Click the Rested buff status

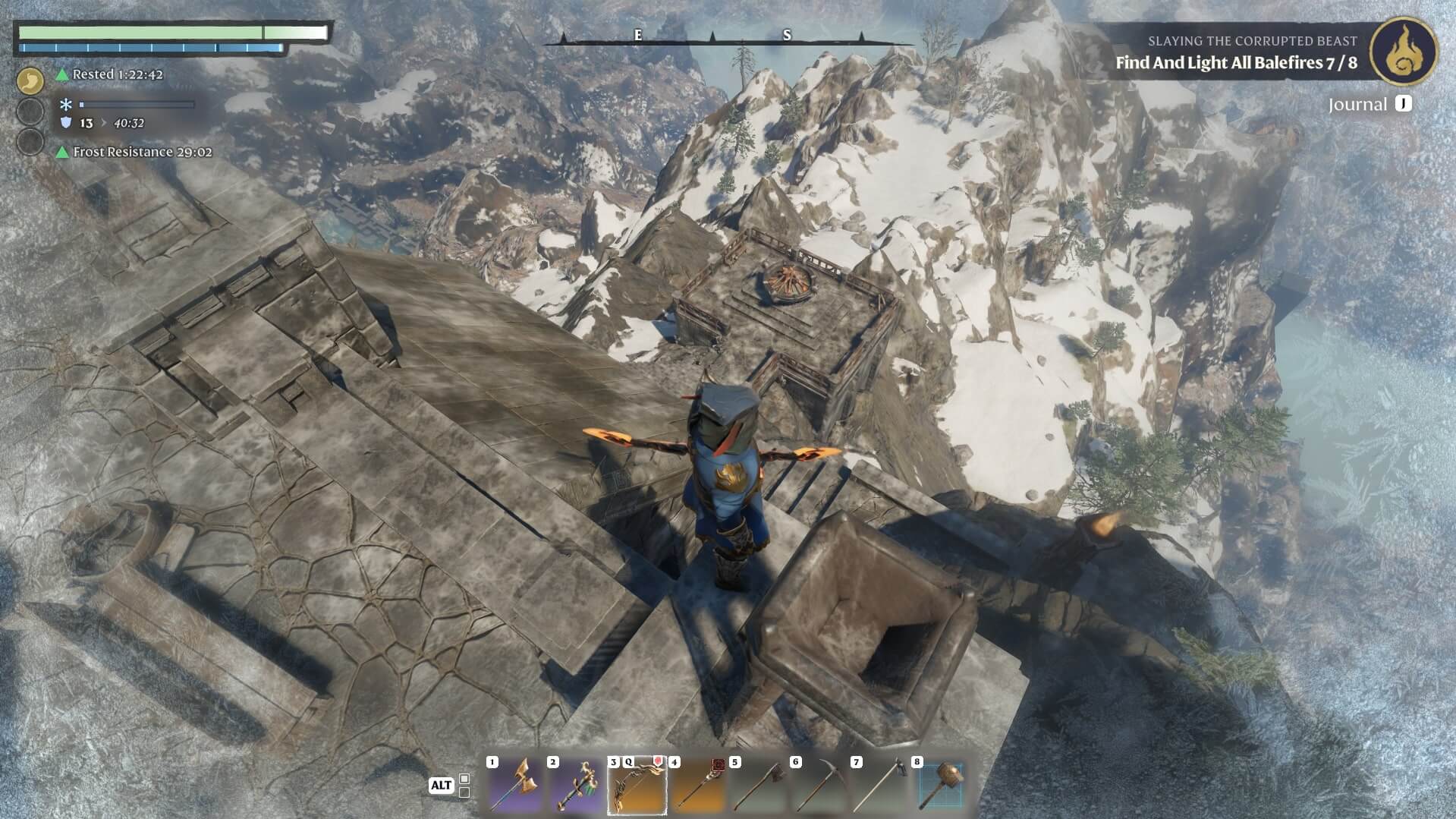point(117,74)
